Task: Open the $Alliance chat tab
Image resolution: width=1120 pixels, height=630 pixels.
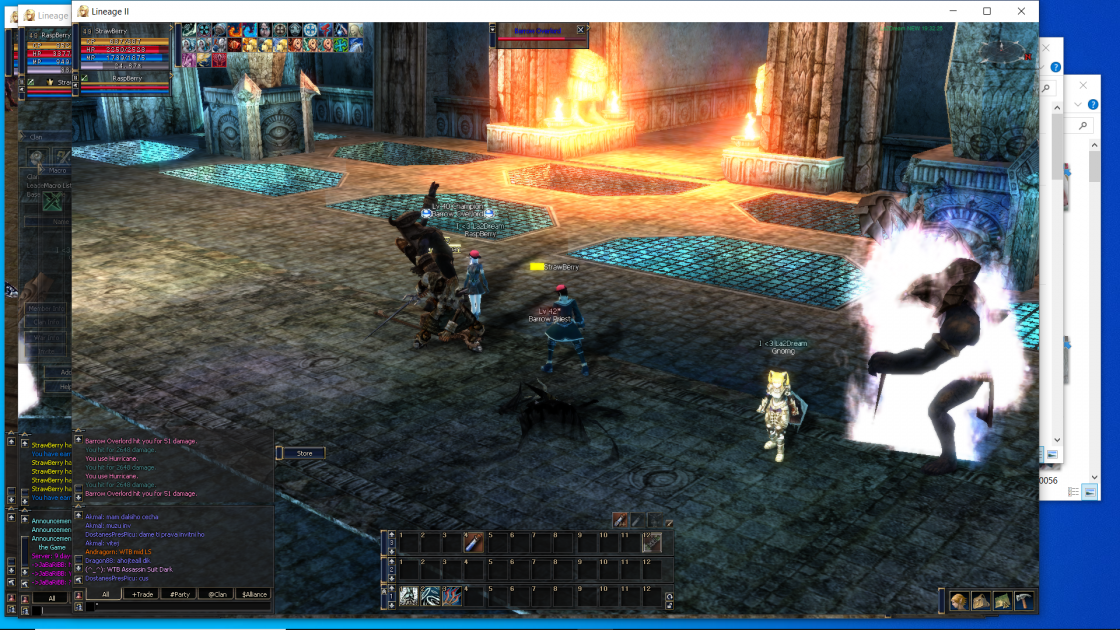Action: pos(253,594)
